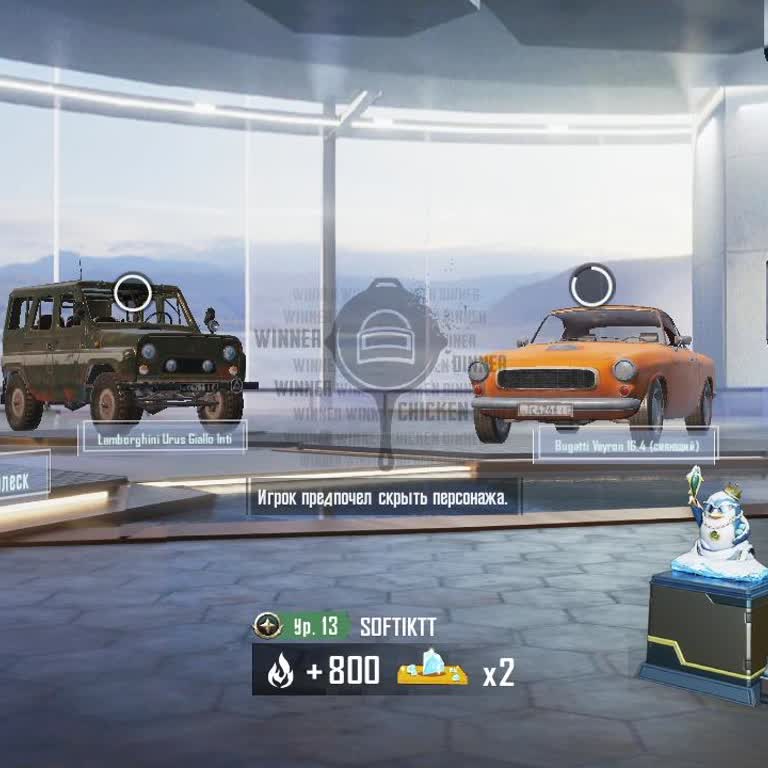
Task: Select the Lamborghini Urus Giallo Inti label
Action: pyautogui.click(x=164, y=437)
